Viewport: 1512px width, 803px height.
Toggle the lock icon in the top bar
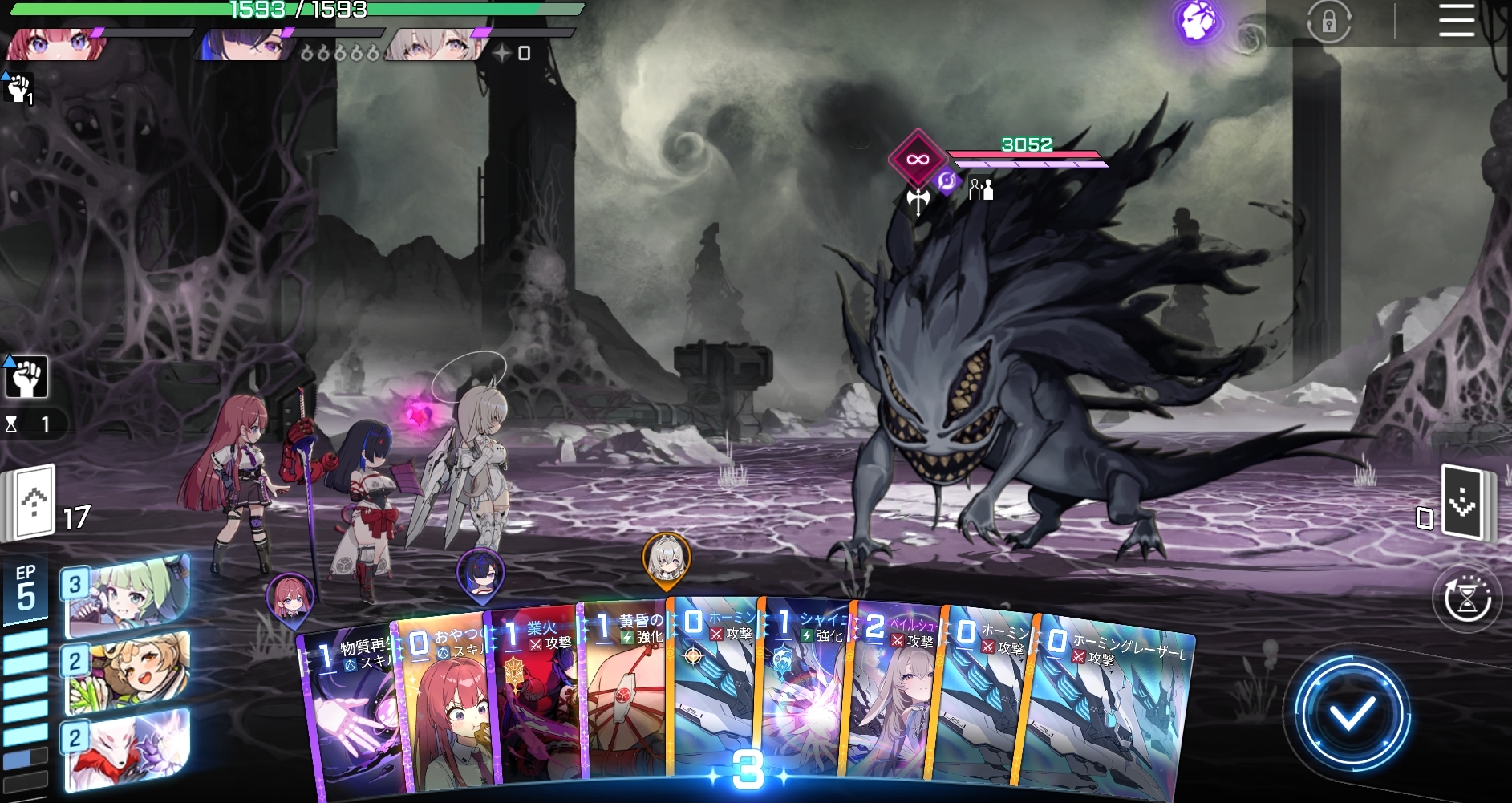pos(1328,22)
